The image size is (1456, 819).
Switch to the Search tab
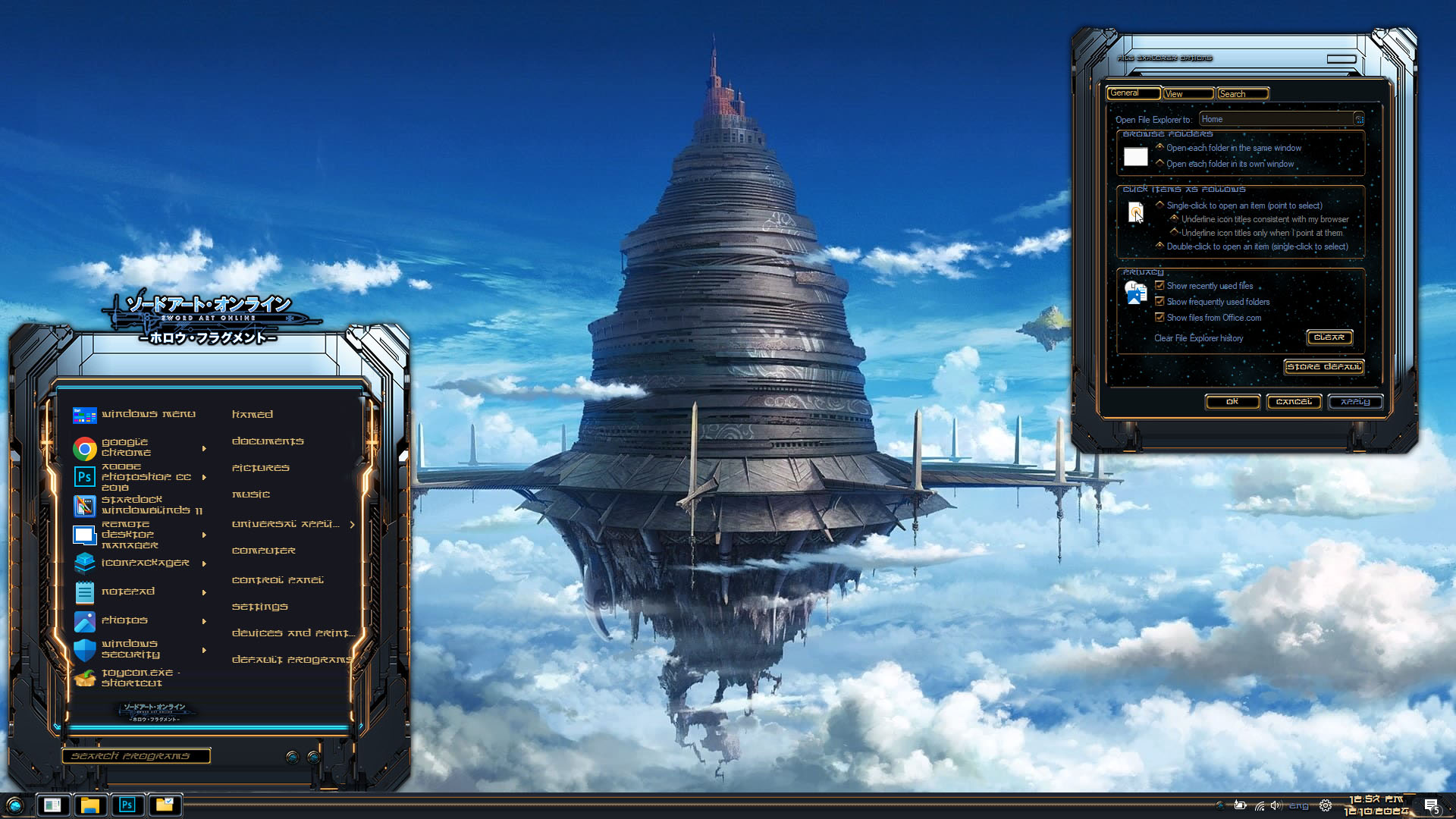click(x=1242, y=94)
